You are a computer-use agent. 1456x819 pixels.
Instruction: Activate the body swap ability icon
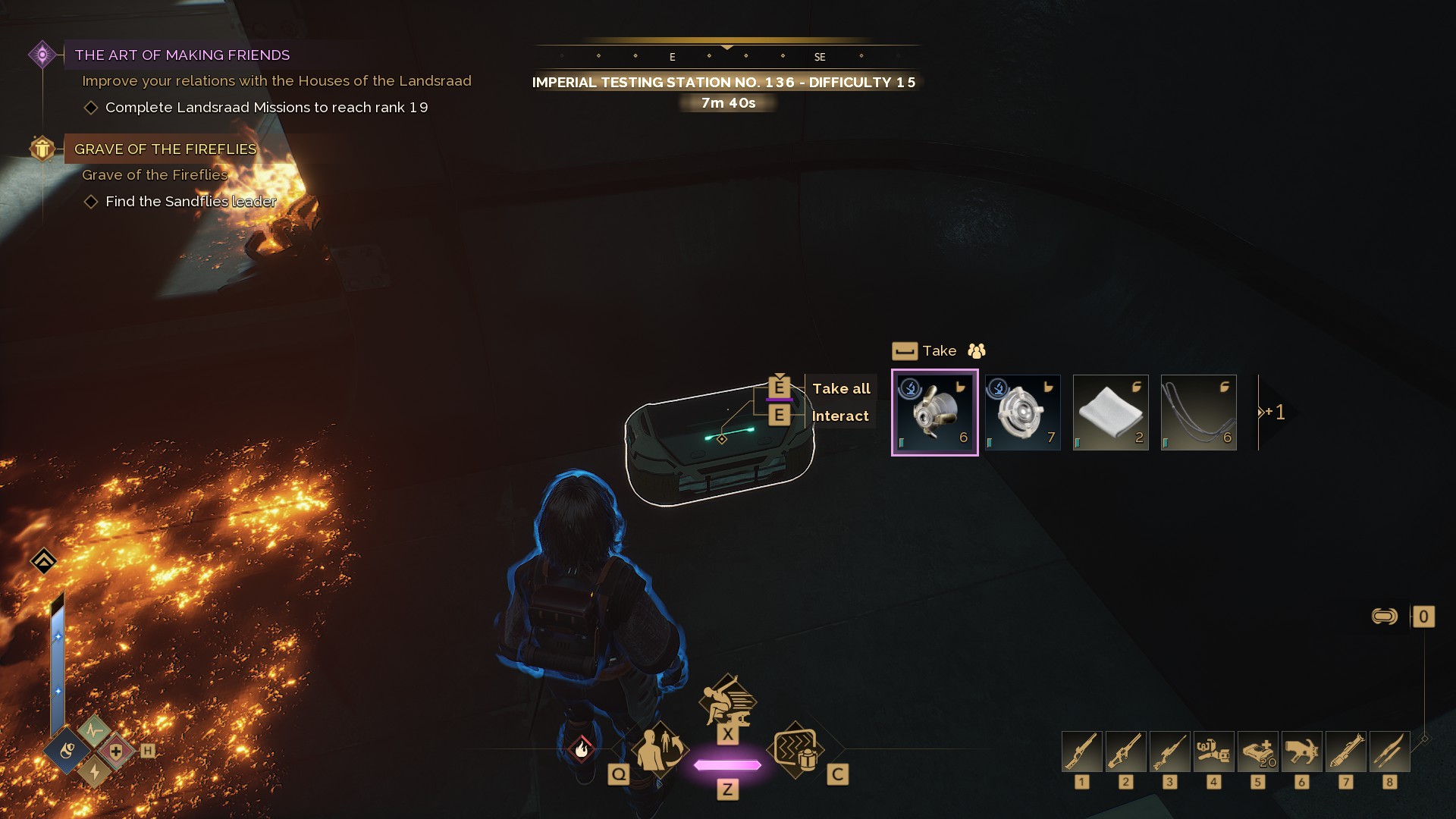657,750
